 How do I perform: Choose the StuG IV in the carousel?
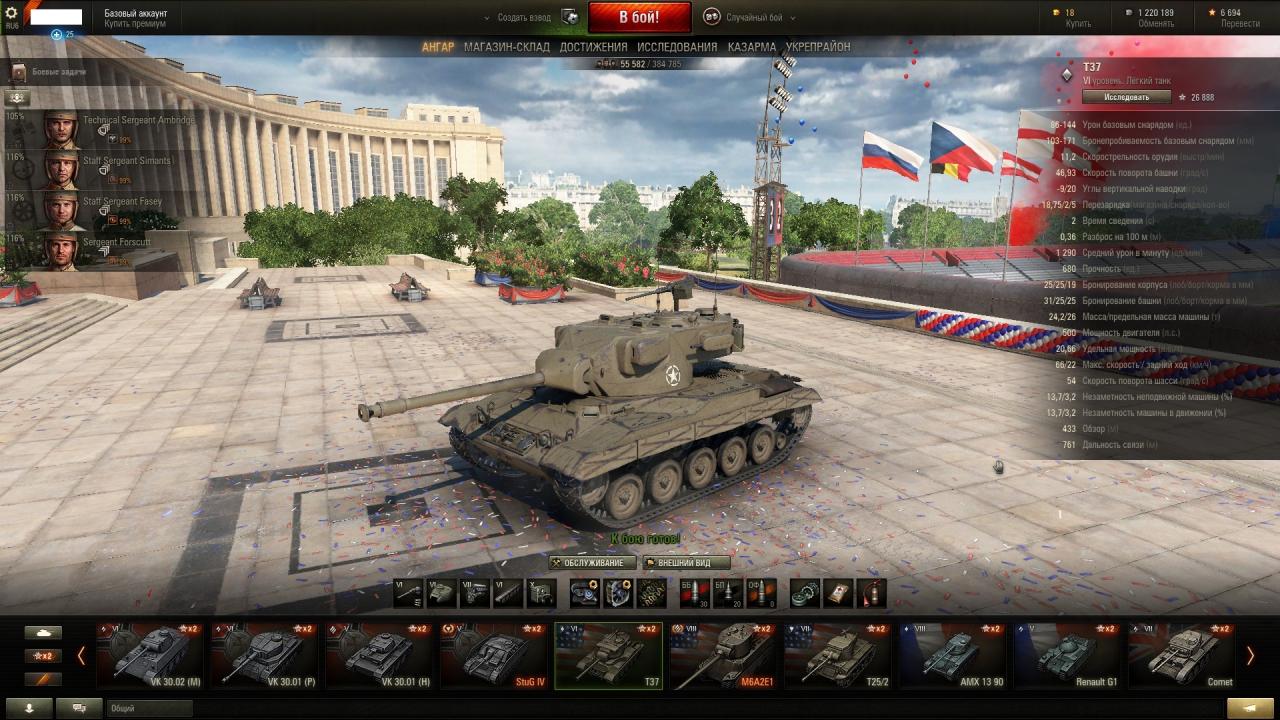[493, 655]
